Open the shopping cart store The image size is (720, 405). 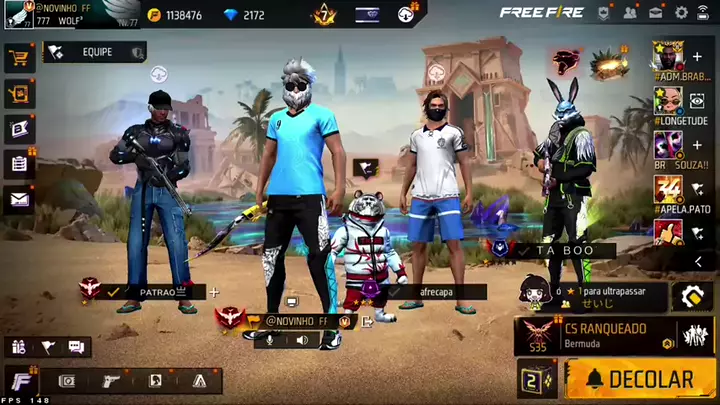(18, 58)
